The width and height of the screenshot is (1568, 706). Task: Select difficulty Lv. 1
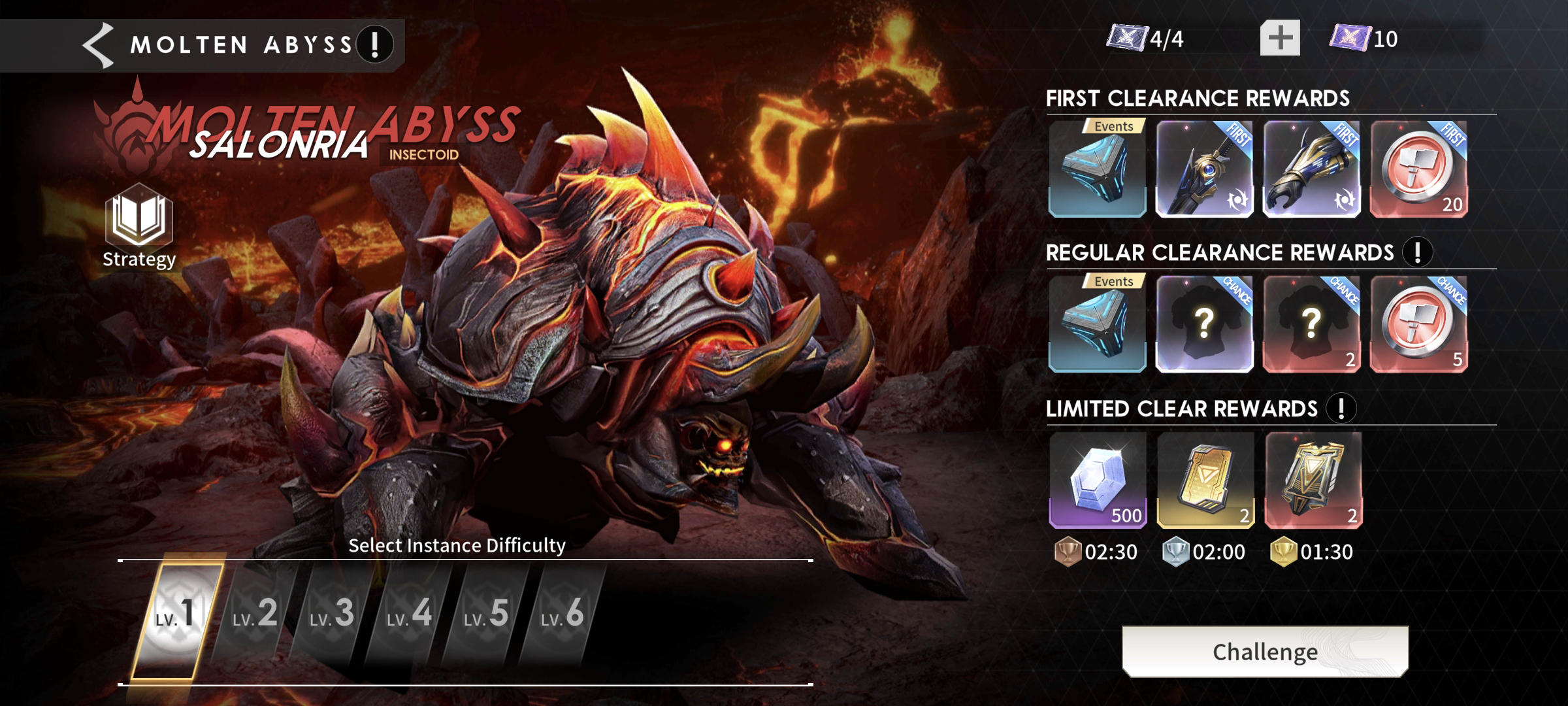[176, 614]
